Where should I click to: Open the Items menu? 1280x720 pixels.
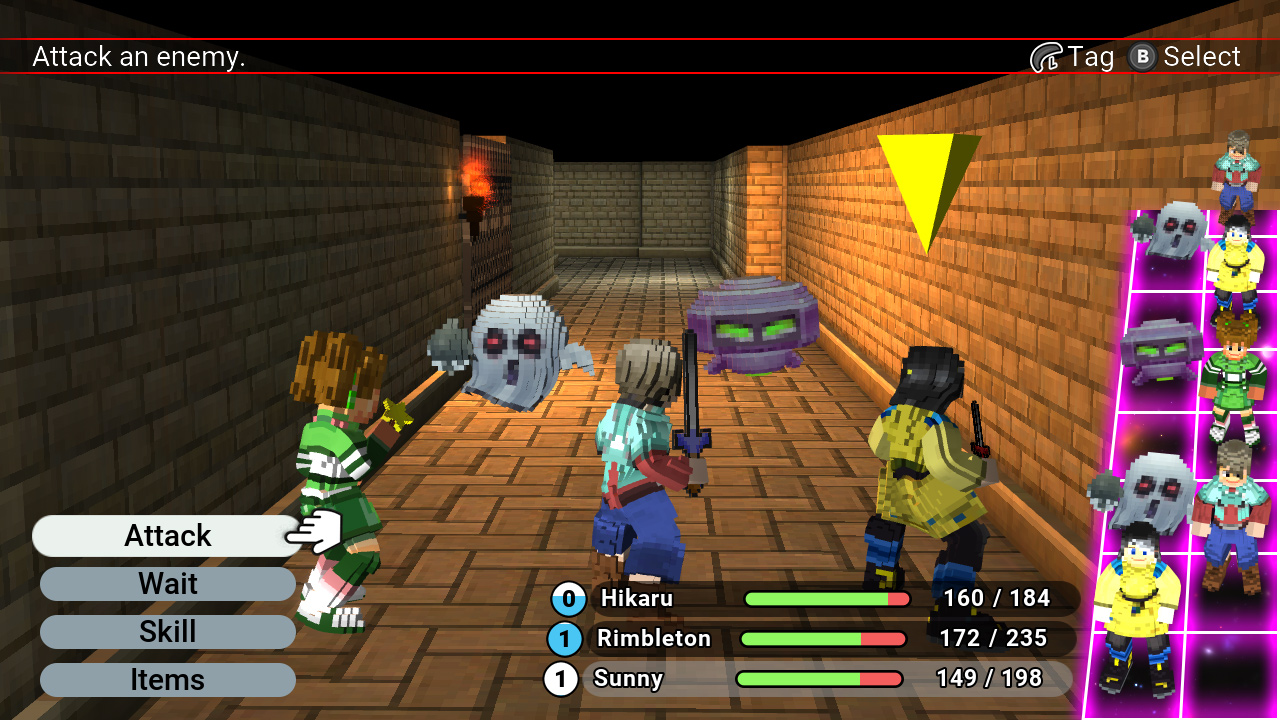tap(166, 680)
